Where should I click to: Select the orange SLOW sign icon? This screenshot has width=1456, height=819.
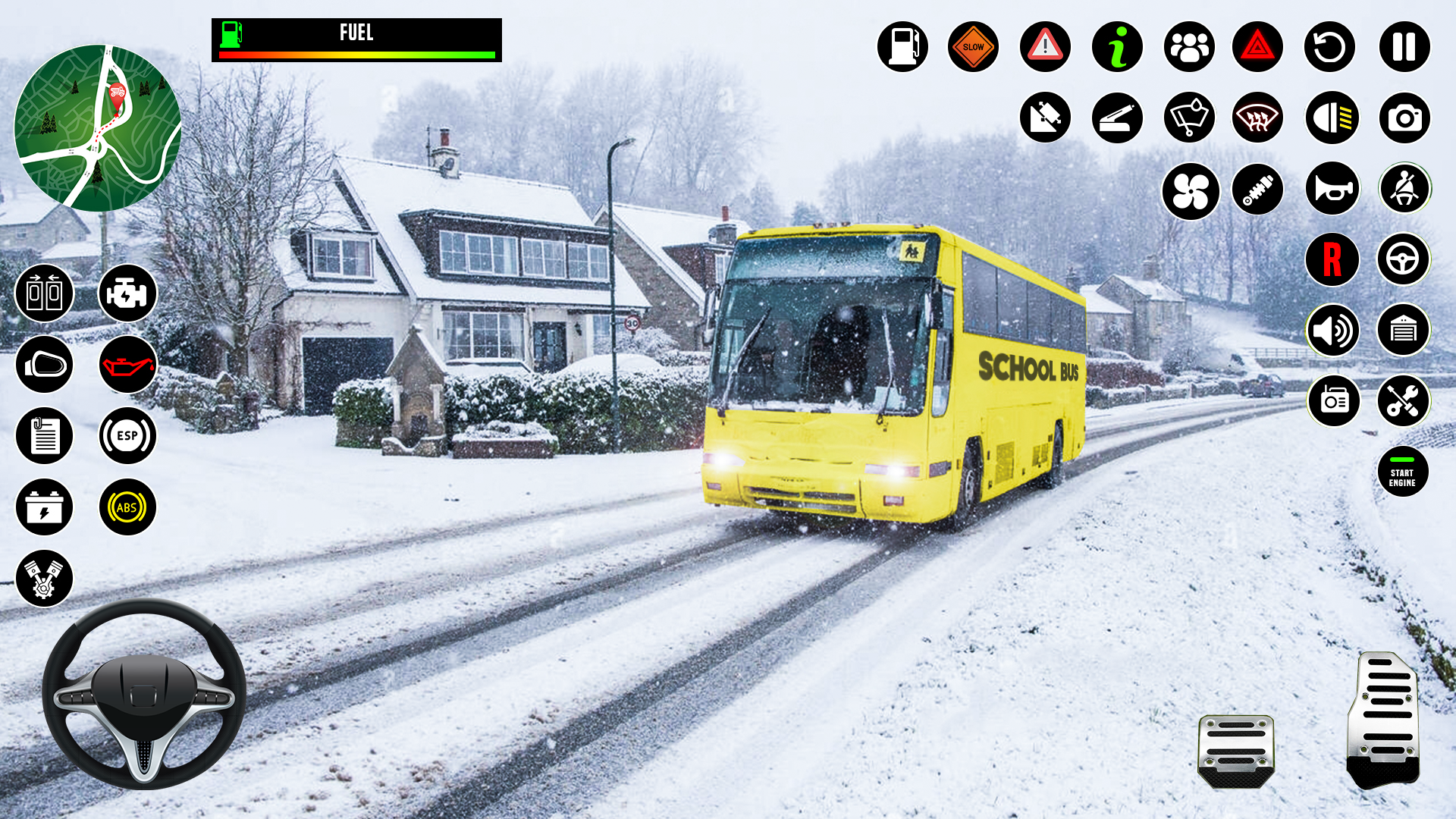pos(973,47)
